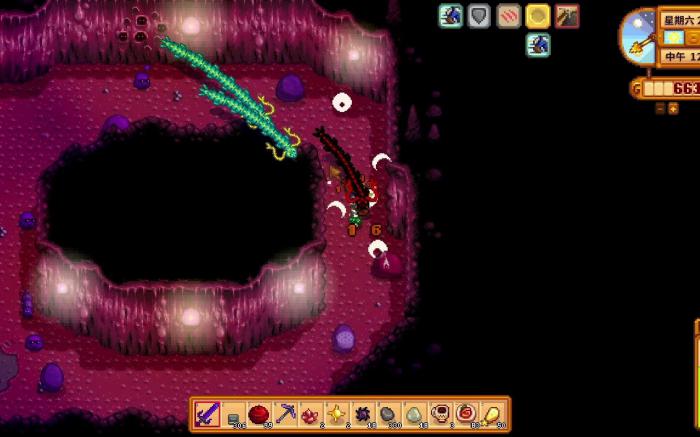Screen dimensions: 700x437
Task: Select the large dark red round item
Action: [260, 414]
